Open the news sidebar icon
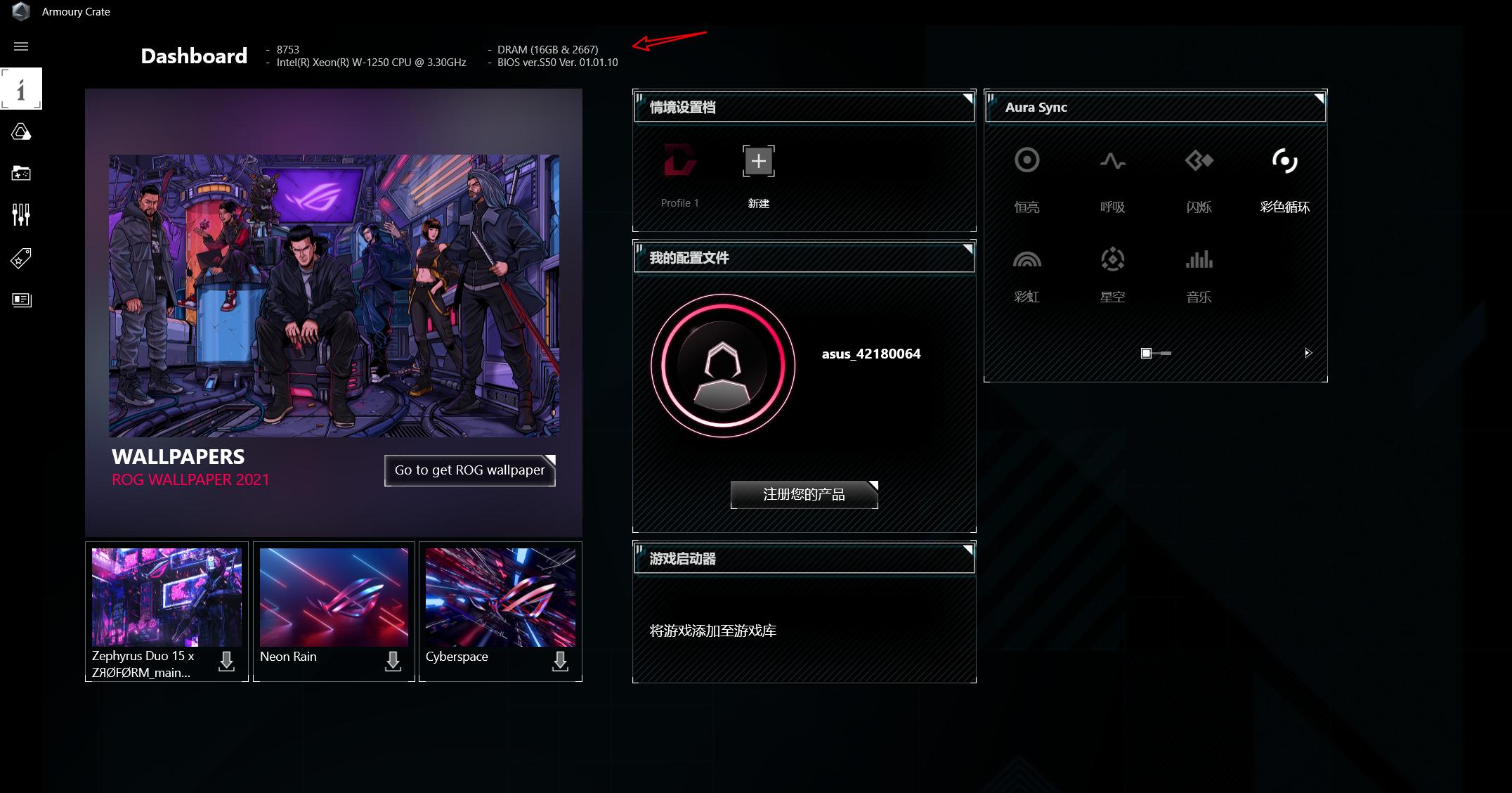 [21, 300]
